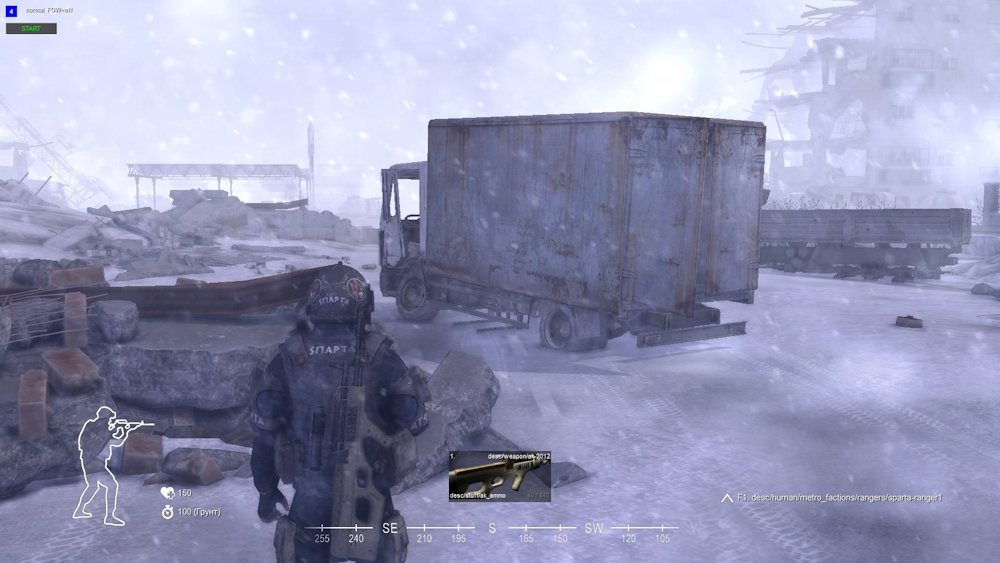Screen dimensions: 1000x563
Task: Choose the sparta-ranger1 unit entry
Action: [838, 497]
